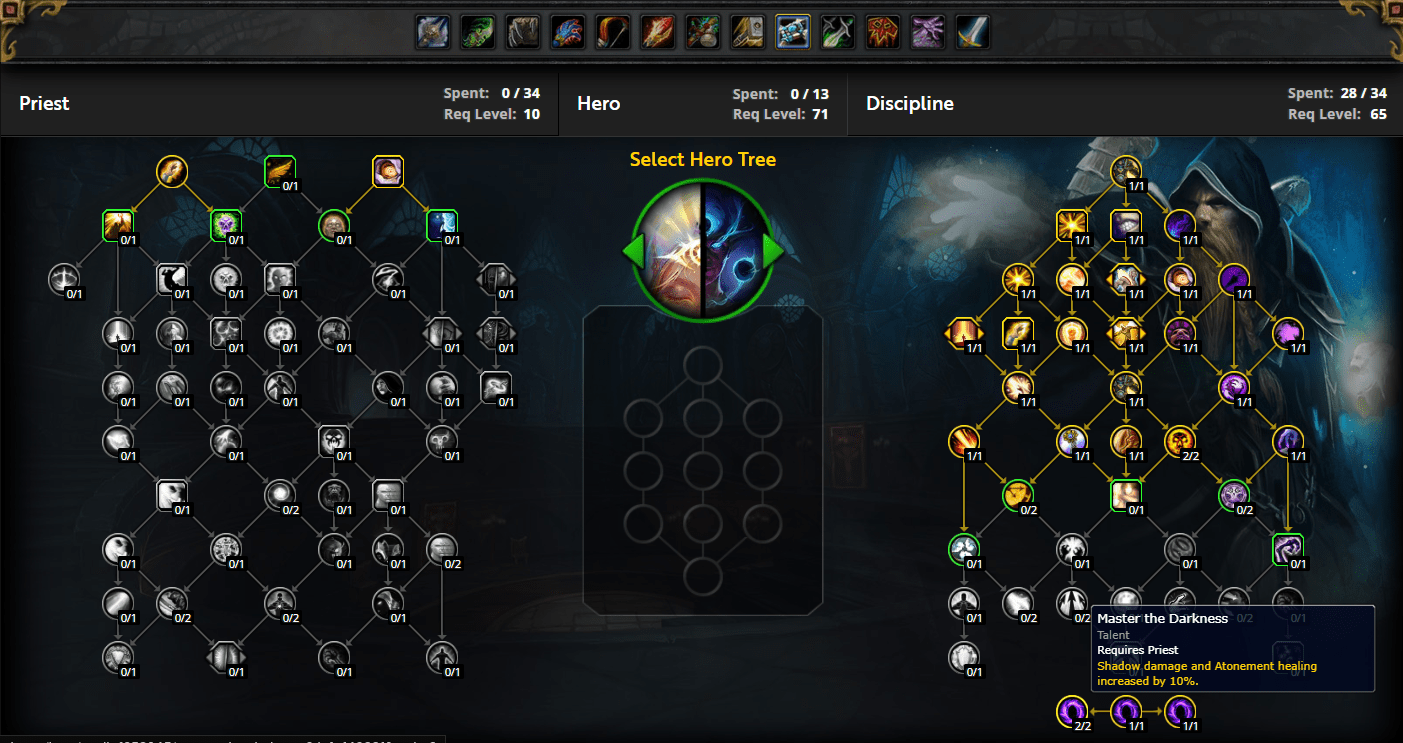The image size is (1403, 743).
Task: Select the purple tentacle class icon in top bar
Action: [926, 31]
